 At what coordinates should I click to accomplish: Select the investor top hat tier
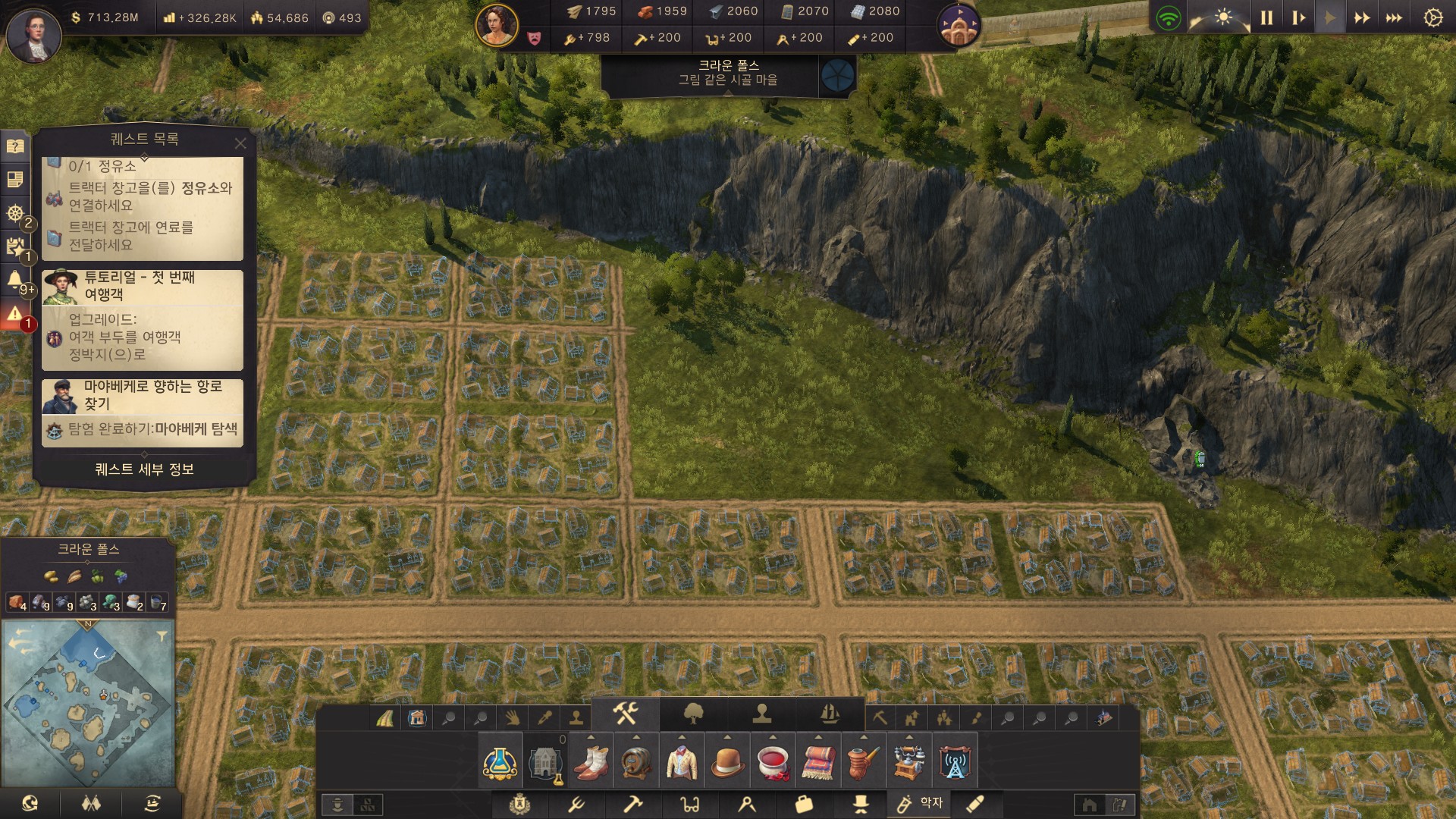(860, 804)
